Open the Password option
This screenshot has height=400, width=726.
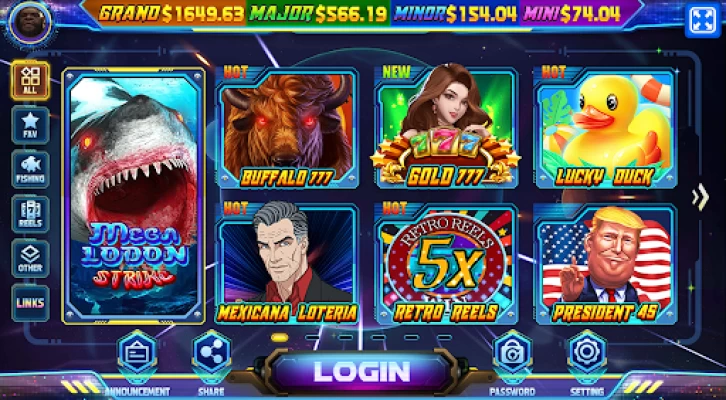[511, 357]
